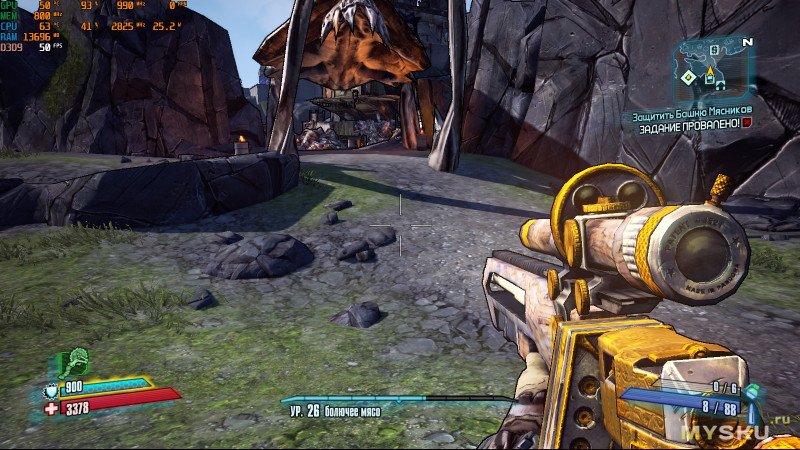
Task: Click the diamond objective marker on minimap
Action: coord(689,77)
